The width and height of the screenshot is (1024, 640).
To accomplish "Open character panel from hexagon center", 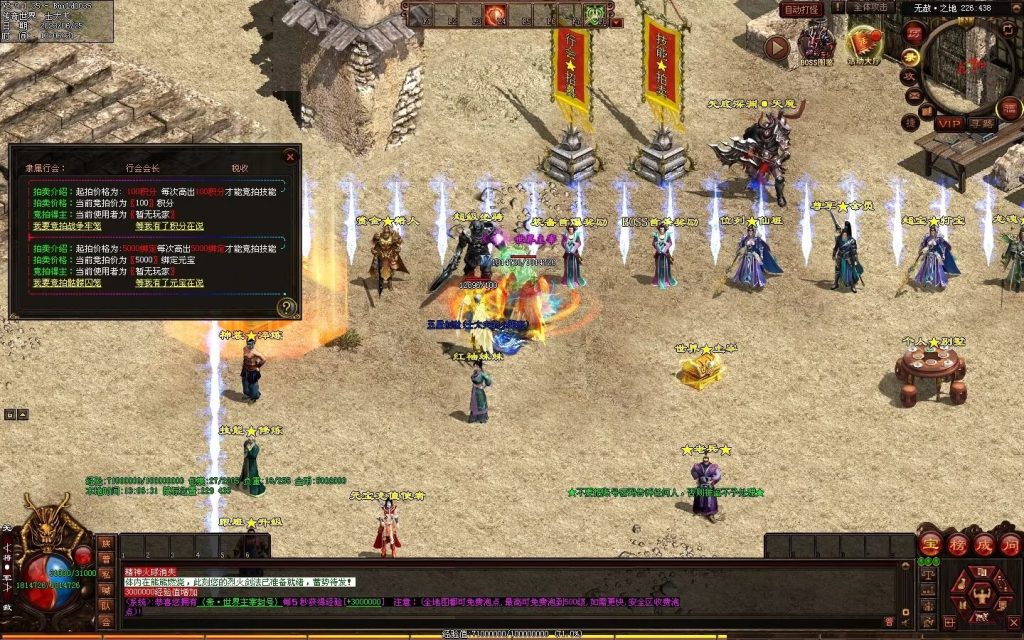I will tap(980, 594).
